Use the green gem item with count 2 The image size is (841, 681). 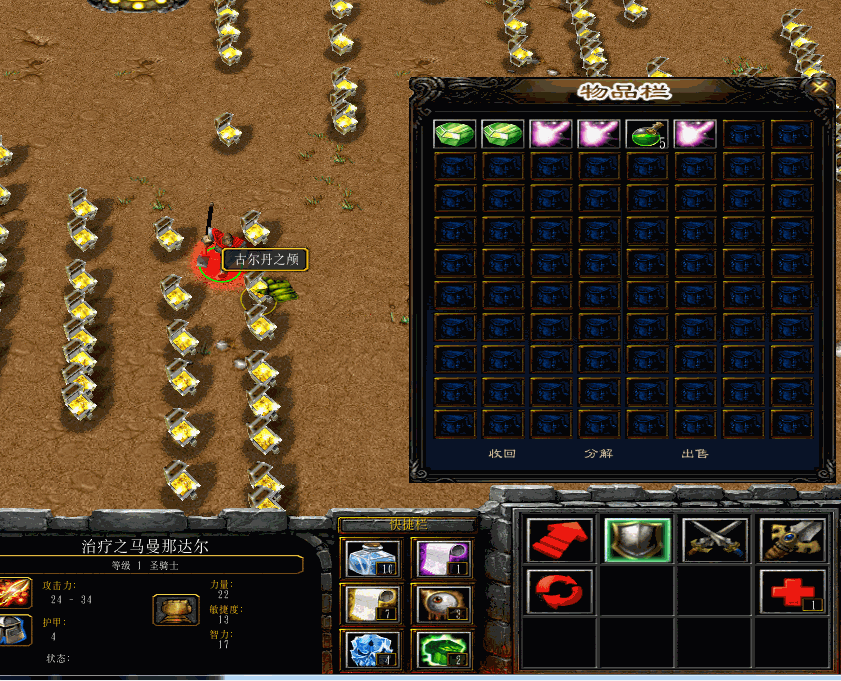pos(441,649)
